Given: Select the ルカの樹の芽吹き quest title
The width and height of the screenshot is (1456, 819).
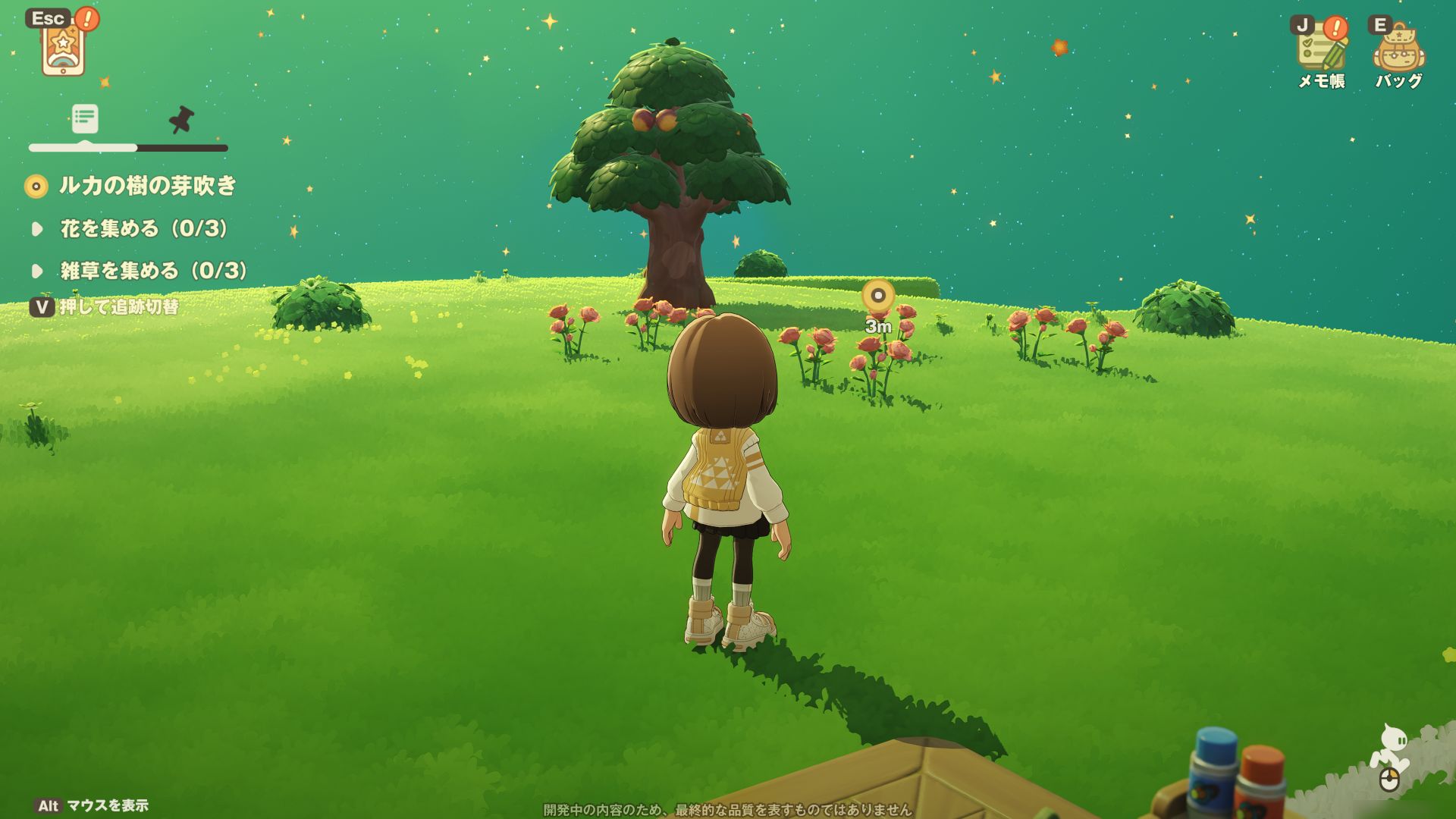Looking at the screenshot, I should tap(148, 186).
